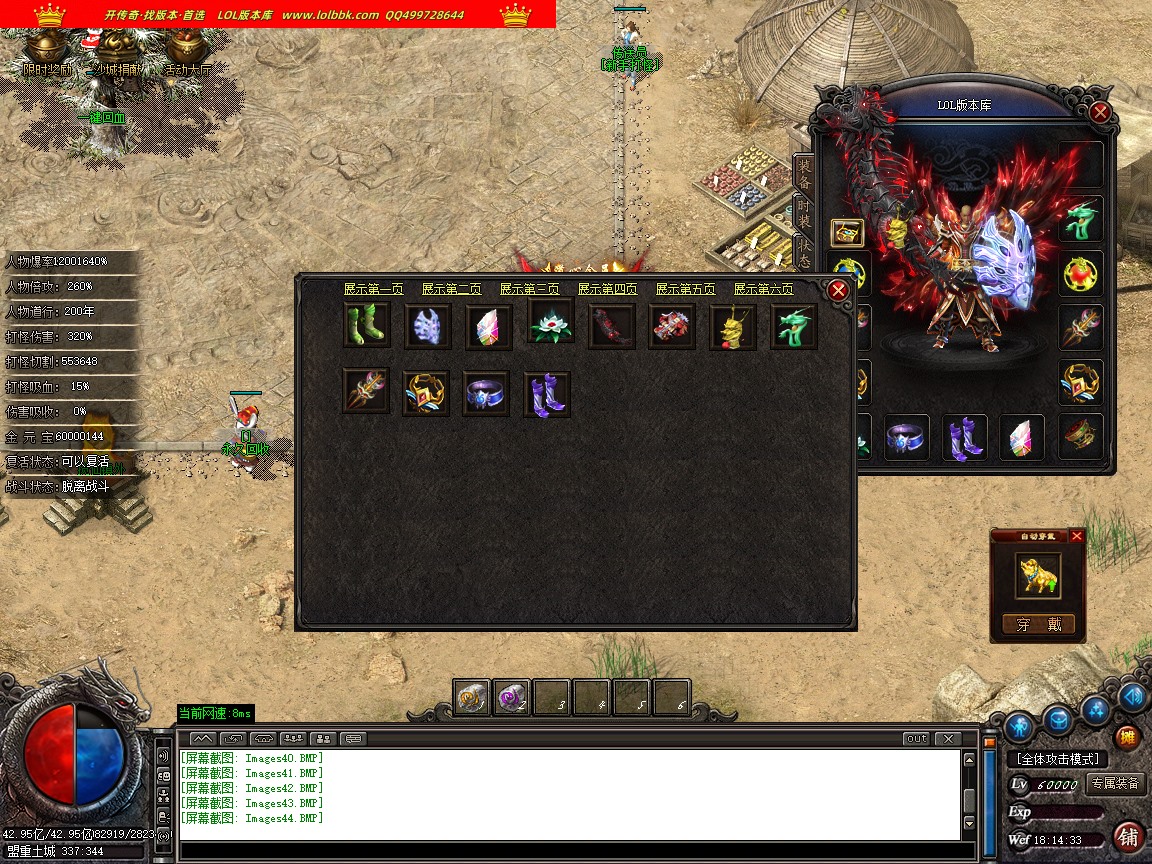
Task: Open the 专属装备 exclusive gear button
Action: [1116, 784]
